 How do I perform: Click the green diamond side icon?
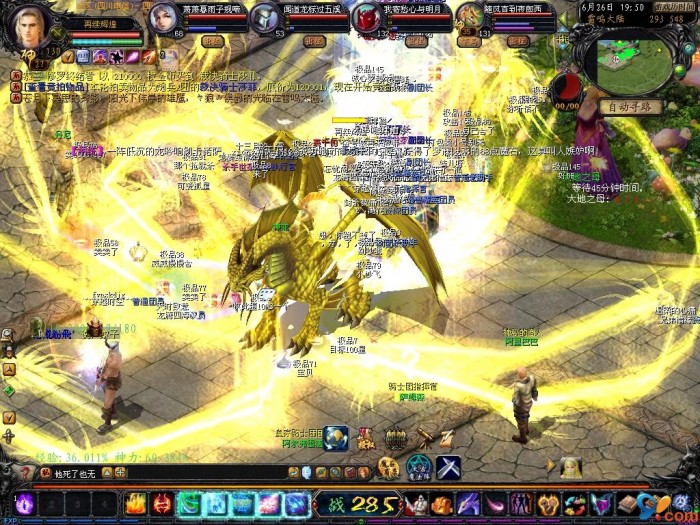tap(9, 390)
